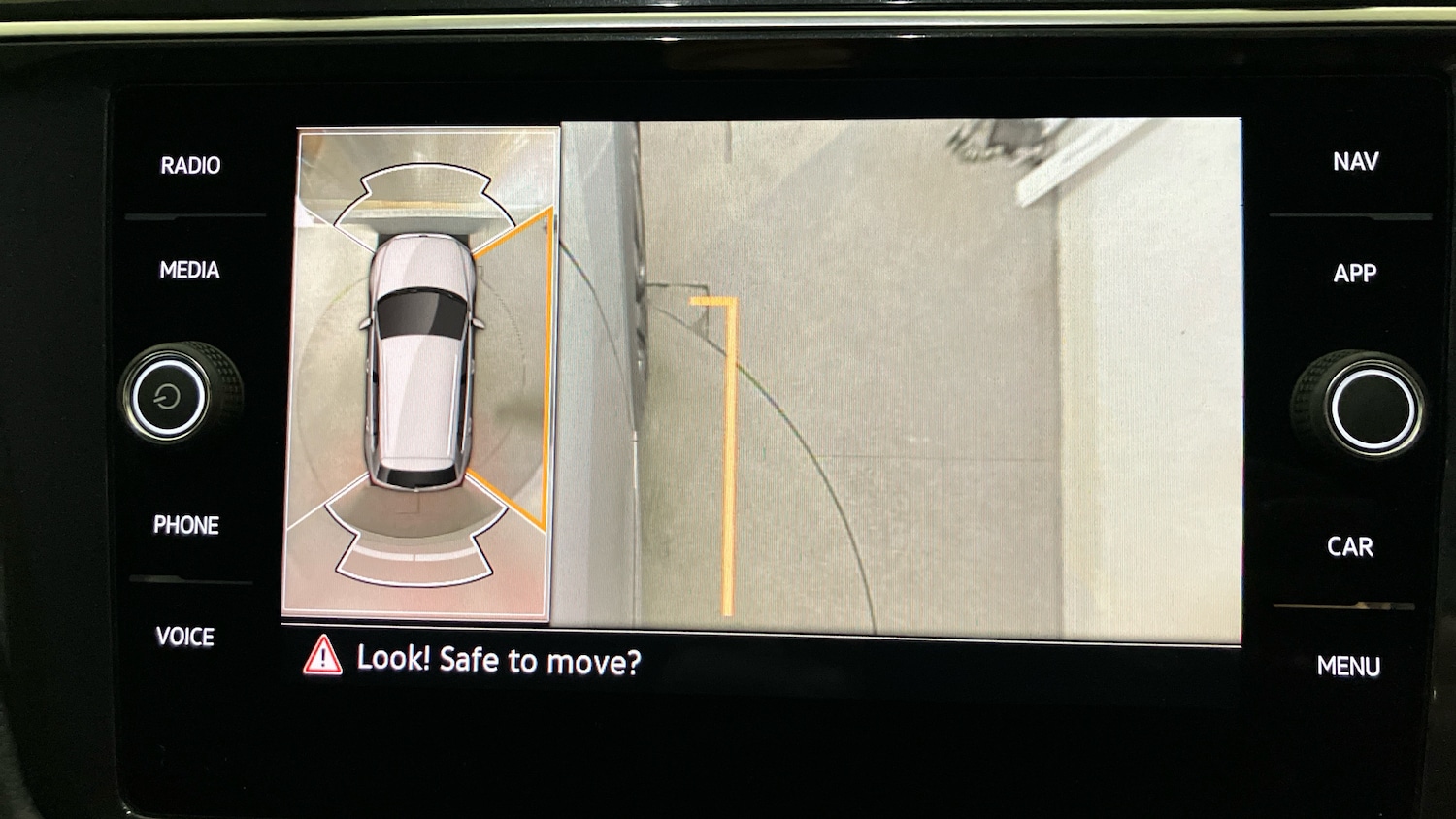1456x819 pixels.
Task: Activate VOICE control
Action: click(x=185, y=637)
